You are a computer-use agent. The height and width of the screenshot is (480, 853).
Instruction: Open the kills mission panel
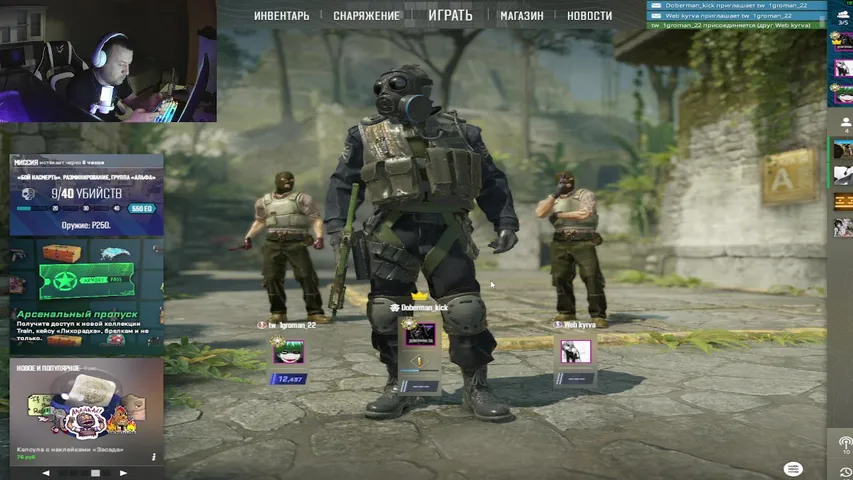[x=86, y=195]
